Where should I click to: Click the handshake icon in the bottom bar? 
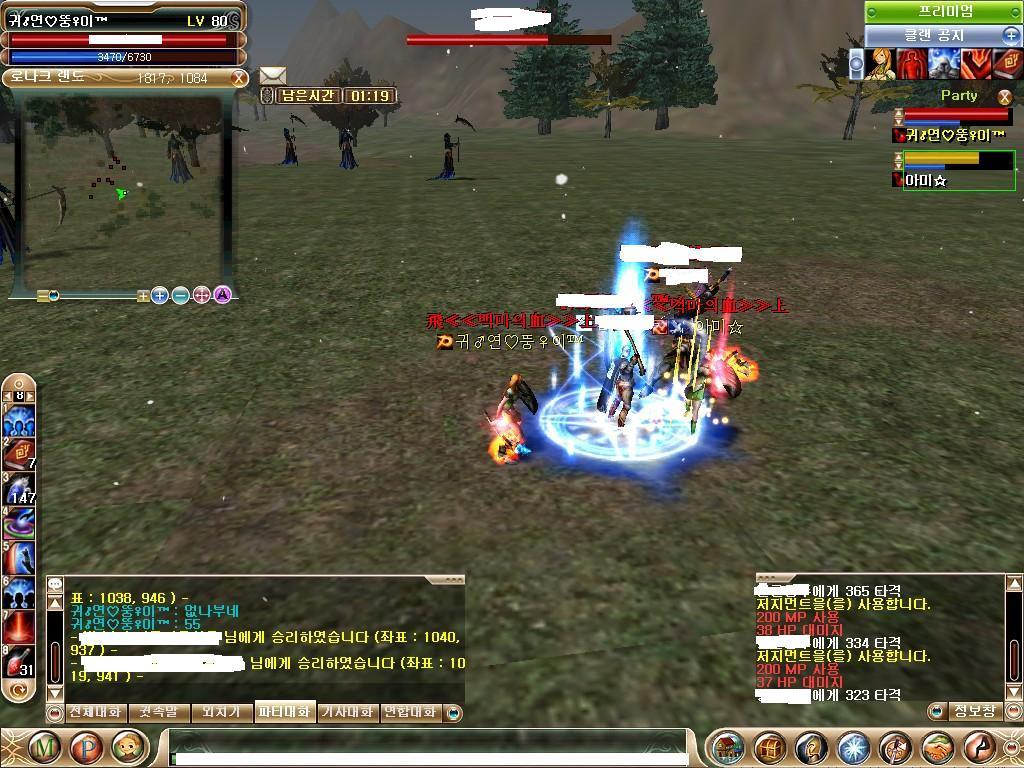(937, 748)
